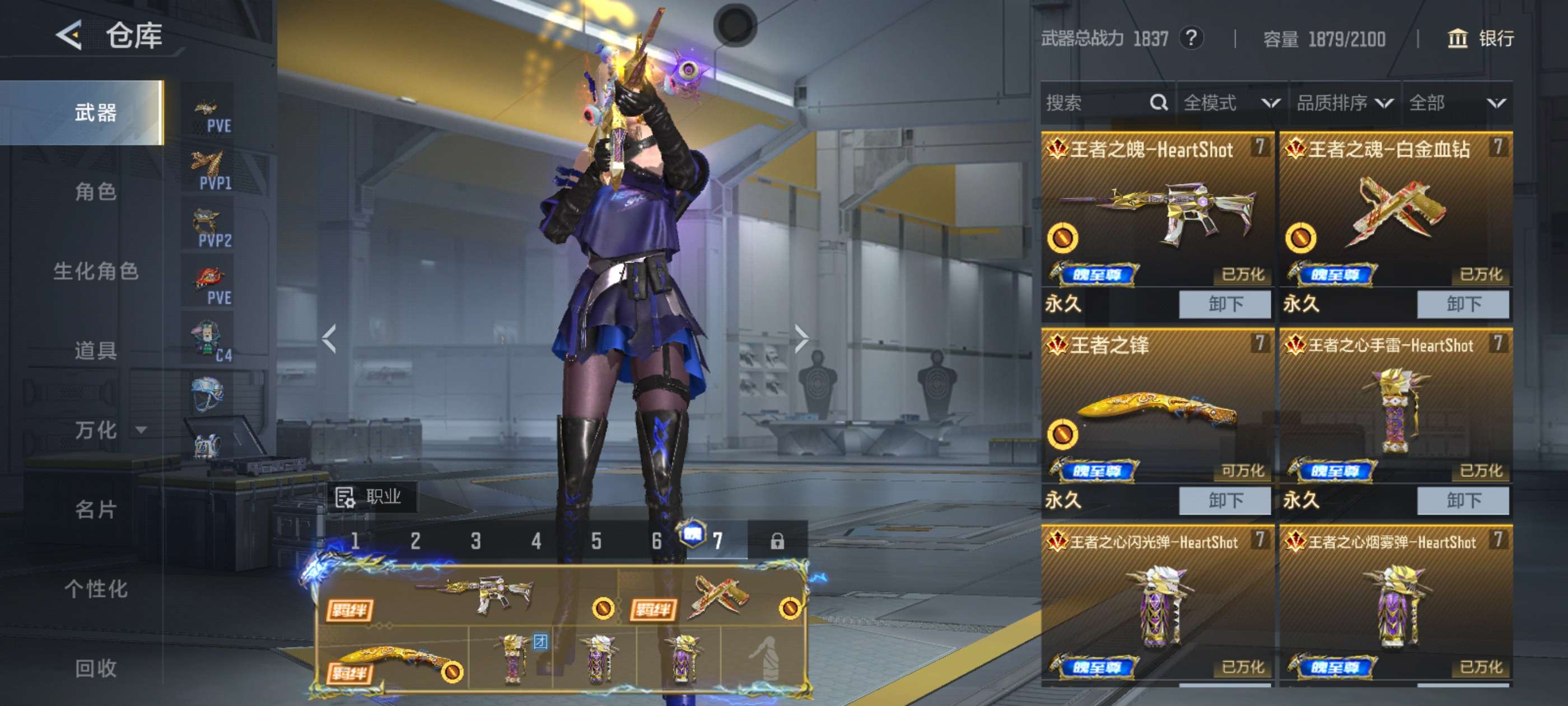The height and width of the screenshot is (706, 1568).
Task: Rotate character with the right arrow
Action: (801, 338)
